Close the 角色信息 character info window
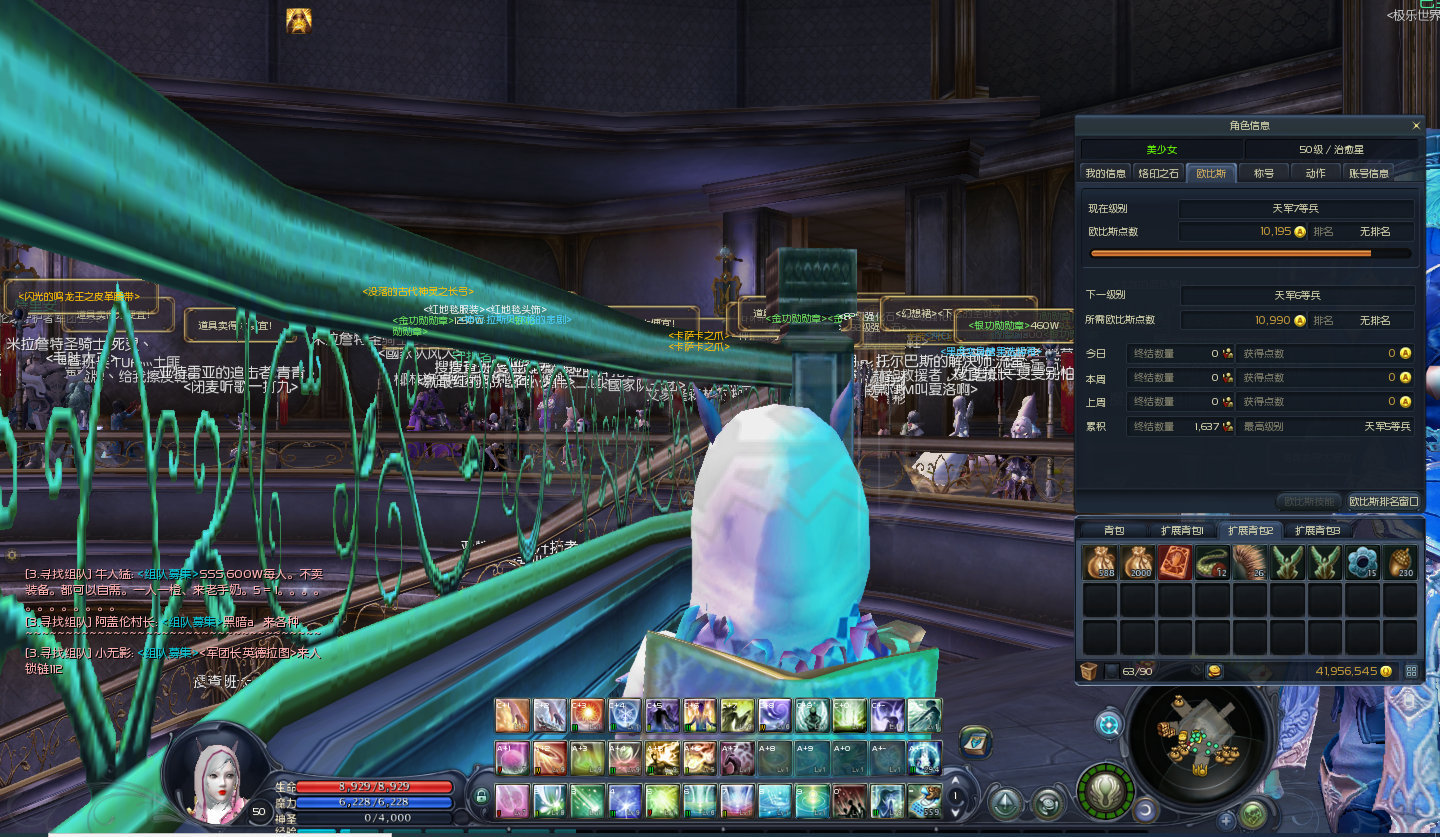The height and width of the screenshot is (837, 1440). [1416, 126]
